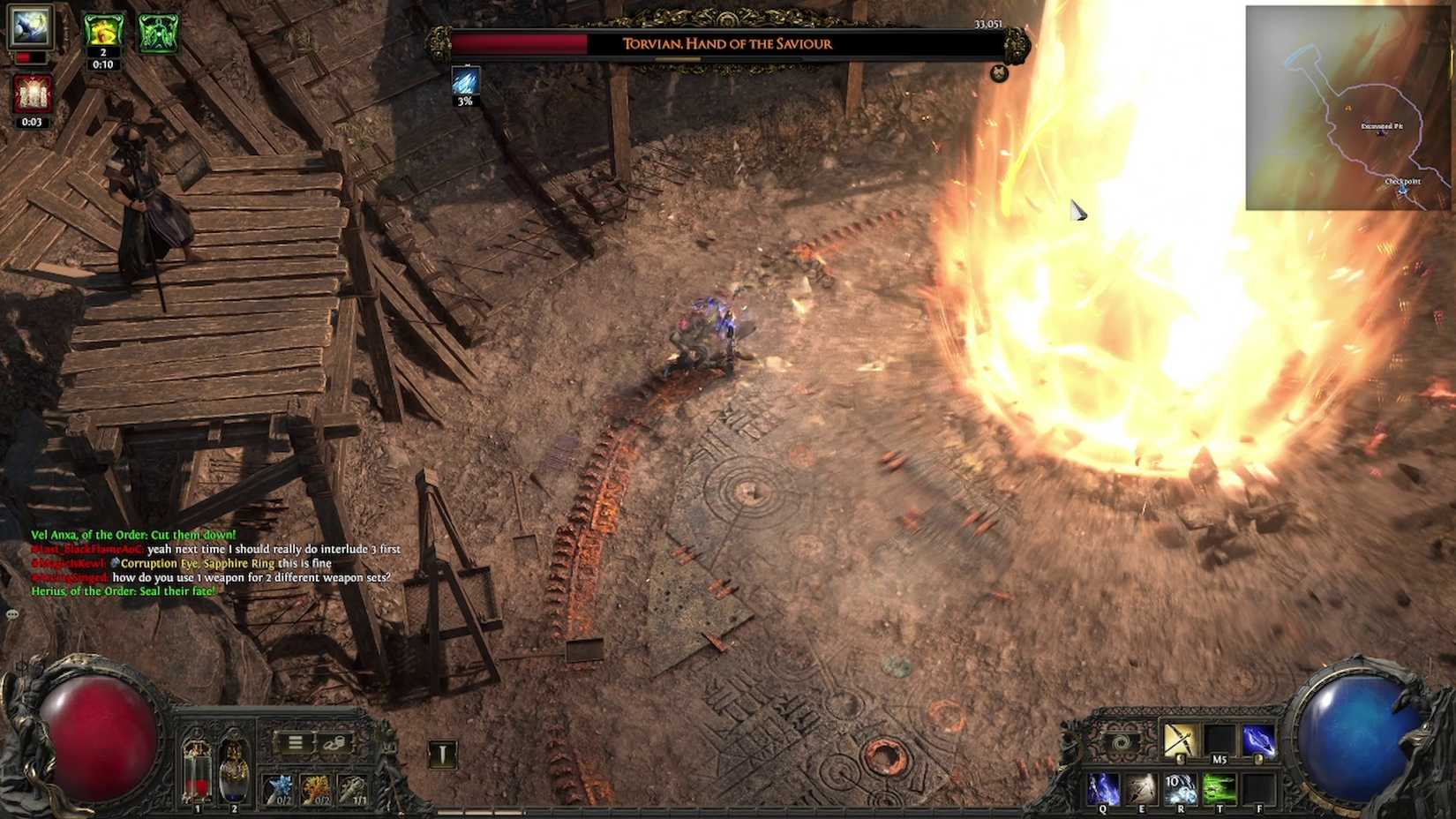Use the green toxic growth skill on T
The image size is (1456, 819).
pyautogui.click(x=1220, y=787)
